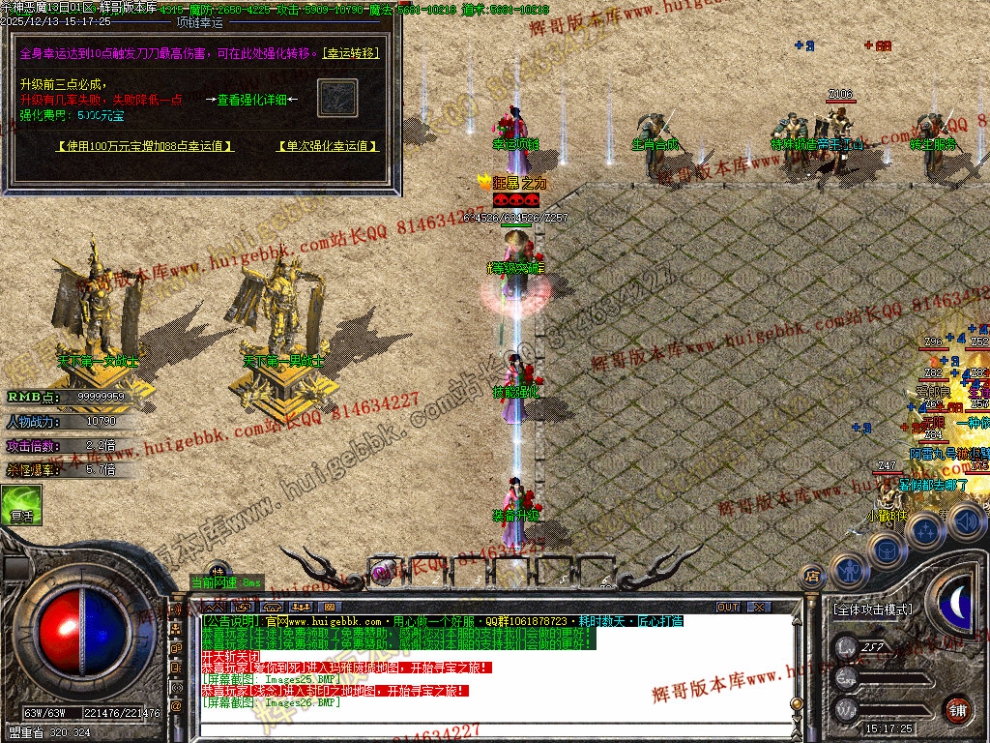990x743 pixels.
Task: Click 查看强化详细 to view enhancement details
Action: click(x=251, y=99)
